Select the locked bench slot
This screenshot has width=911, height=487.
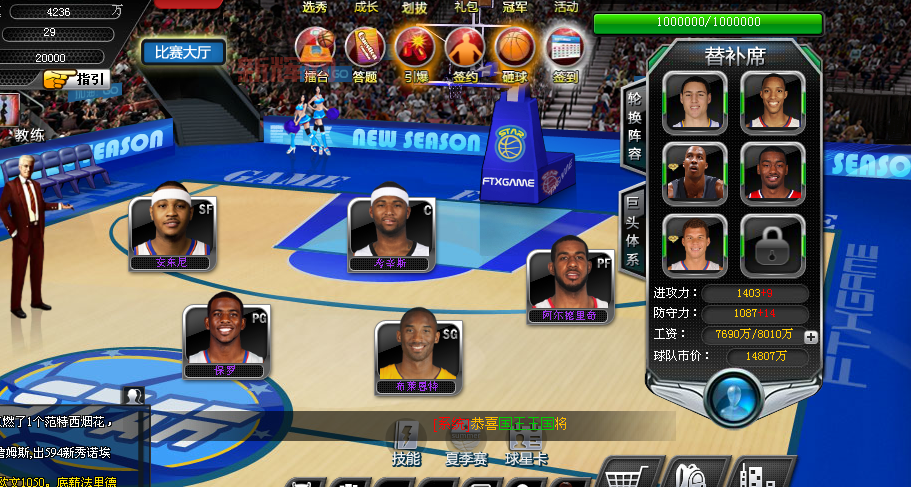[x=773, y=244]
